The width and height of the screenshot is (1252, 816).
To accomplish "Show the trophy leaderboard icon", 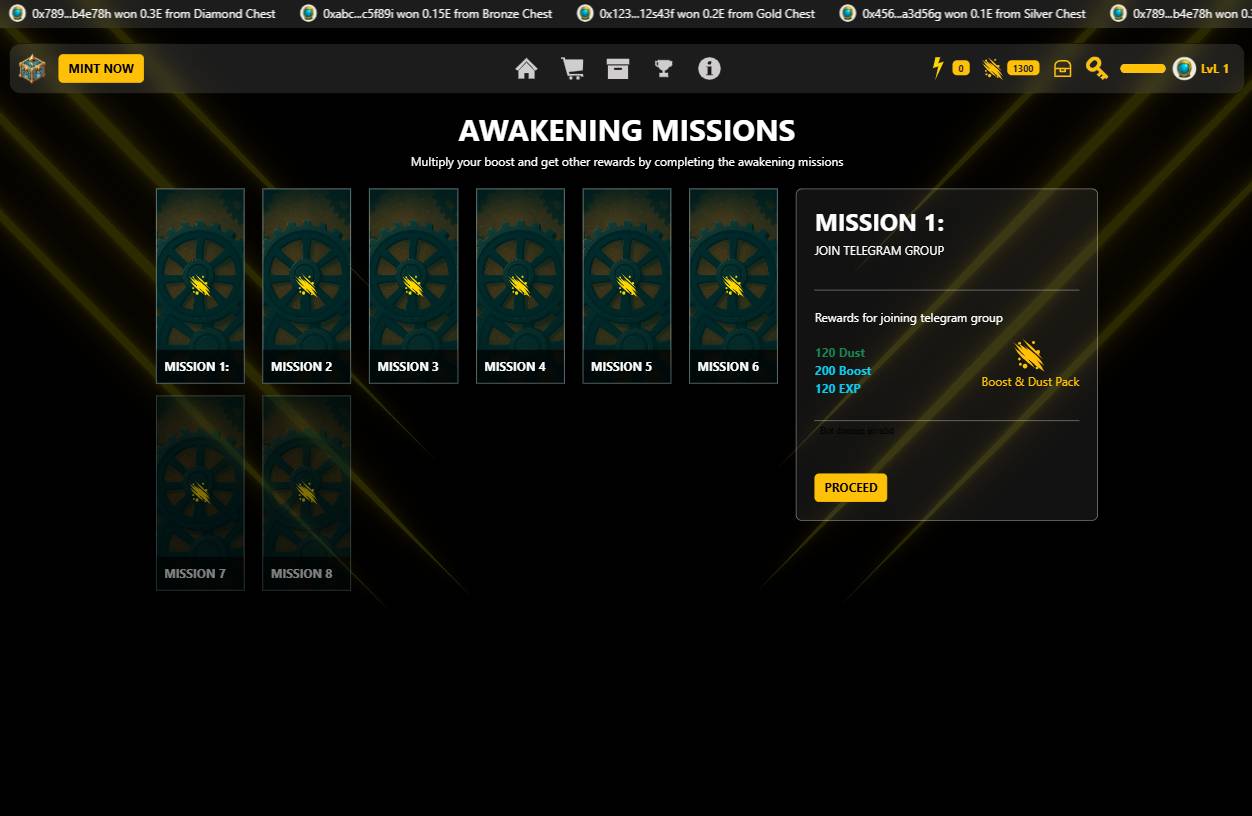I will [663, 68].
